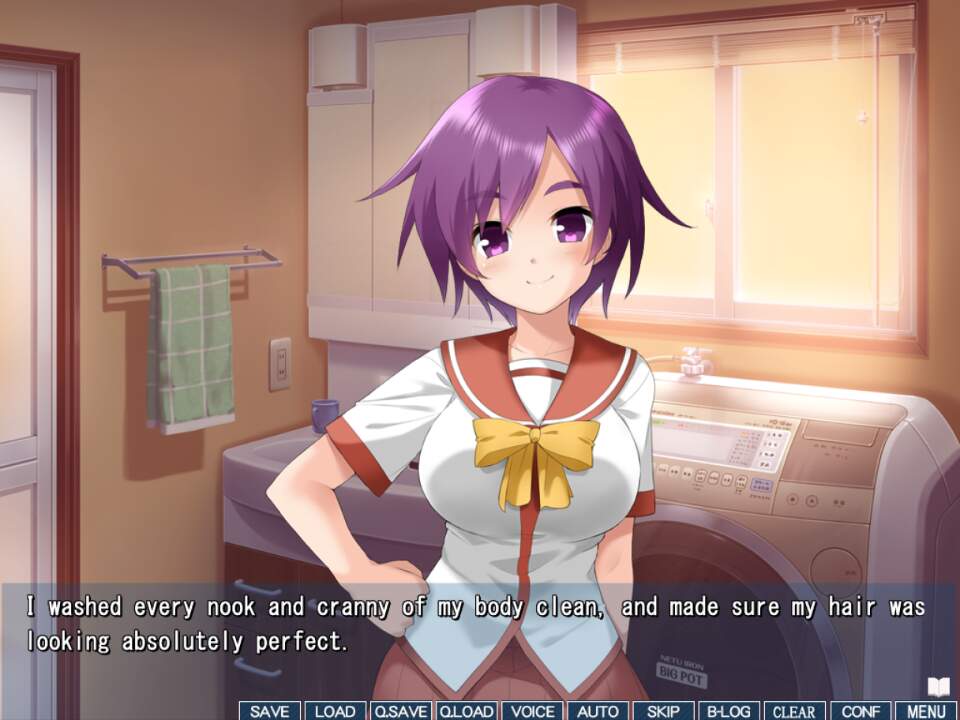
Task: Open the game MENU
Action: click(x=926, y=711)
